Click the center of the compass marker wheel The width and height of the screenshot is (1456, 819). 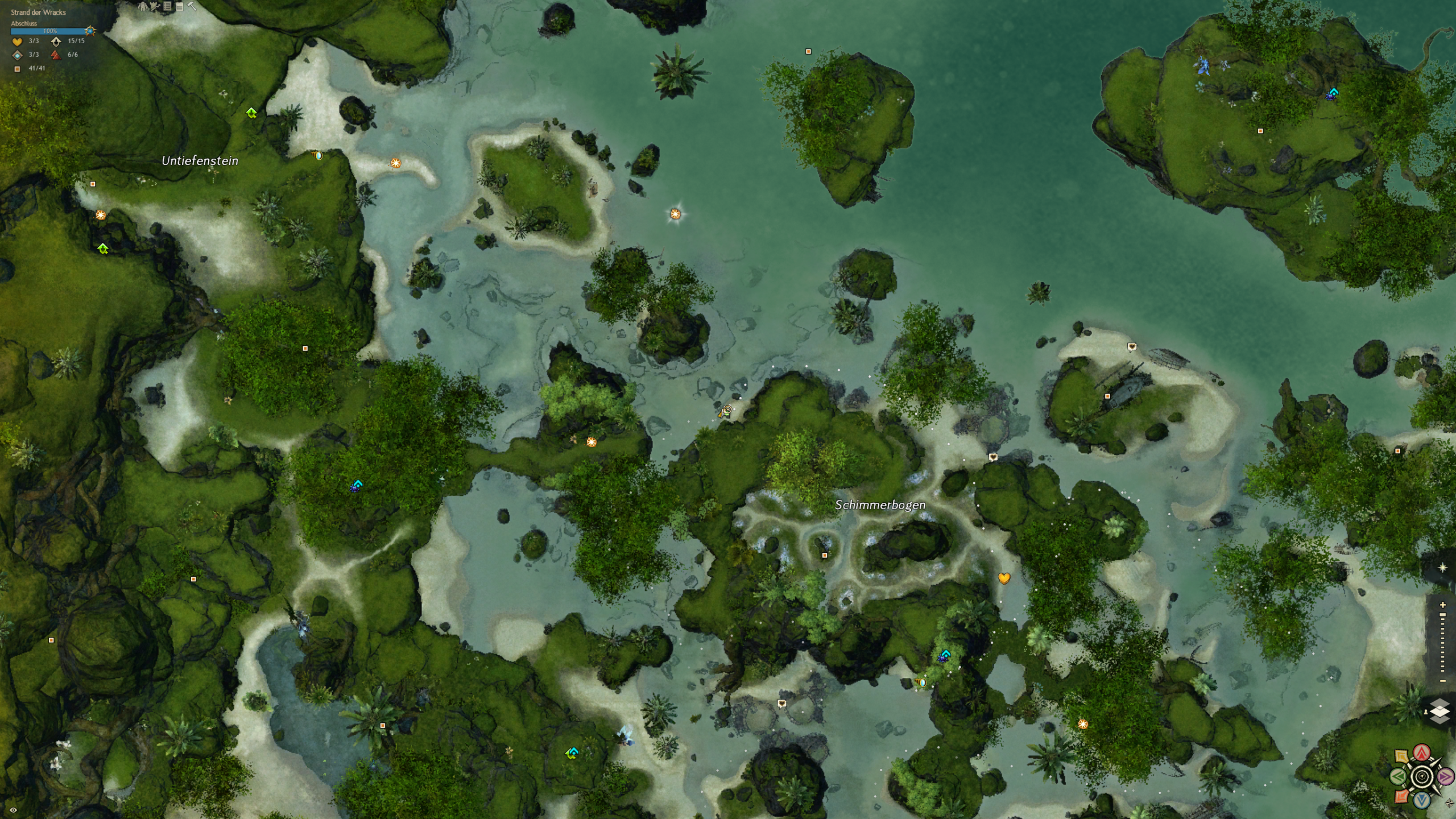click(1422, 776)
